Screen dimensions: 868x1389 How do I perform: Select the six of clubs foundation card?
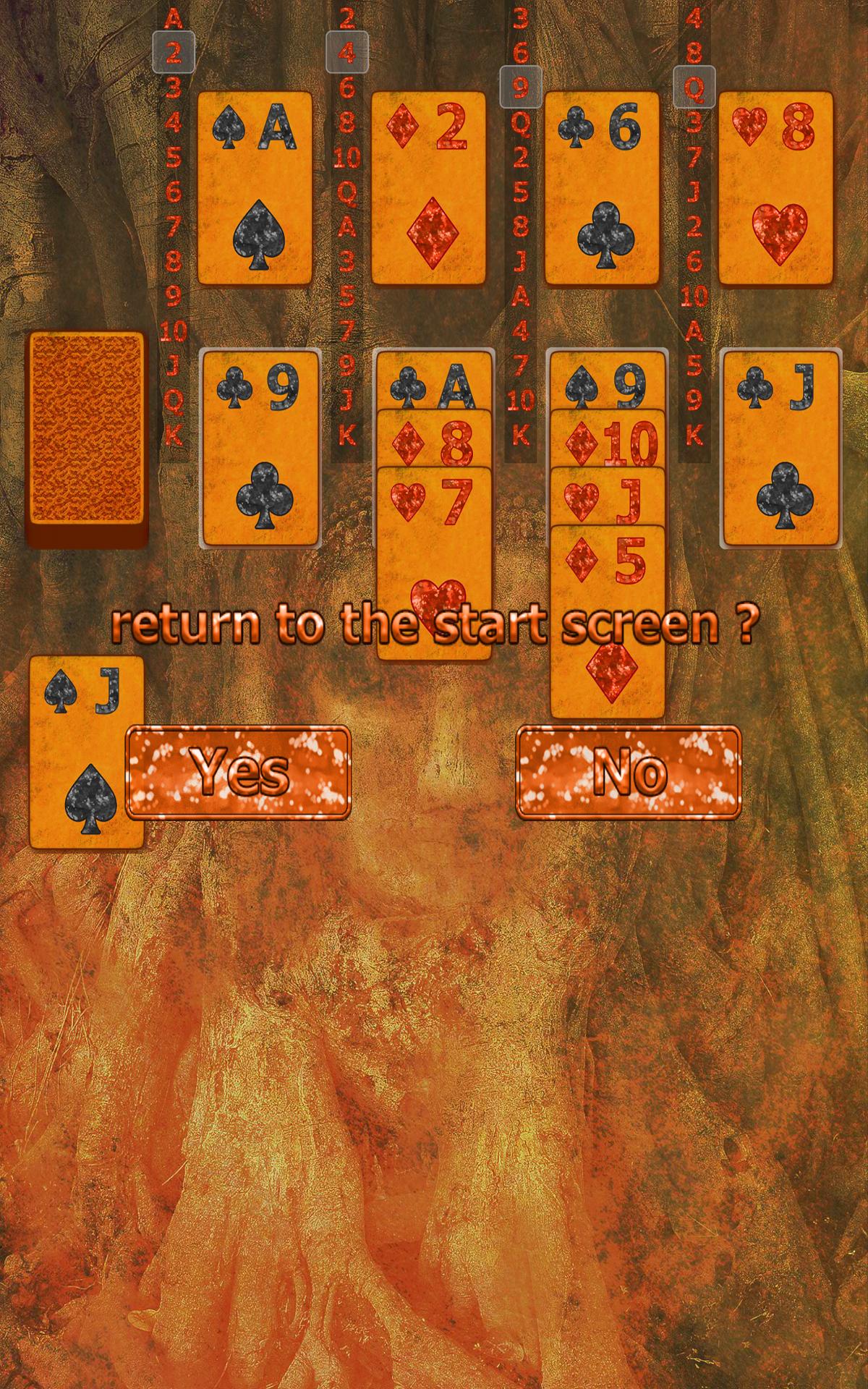pyautogui.click(x=602, y=187)
